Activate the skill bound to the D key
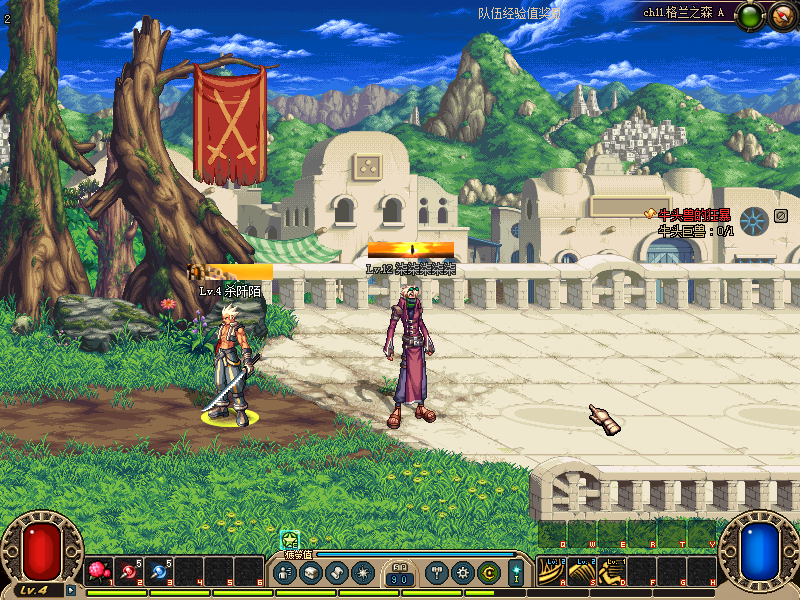 coord(612,572)
